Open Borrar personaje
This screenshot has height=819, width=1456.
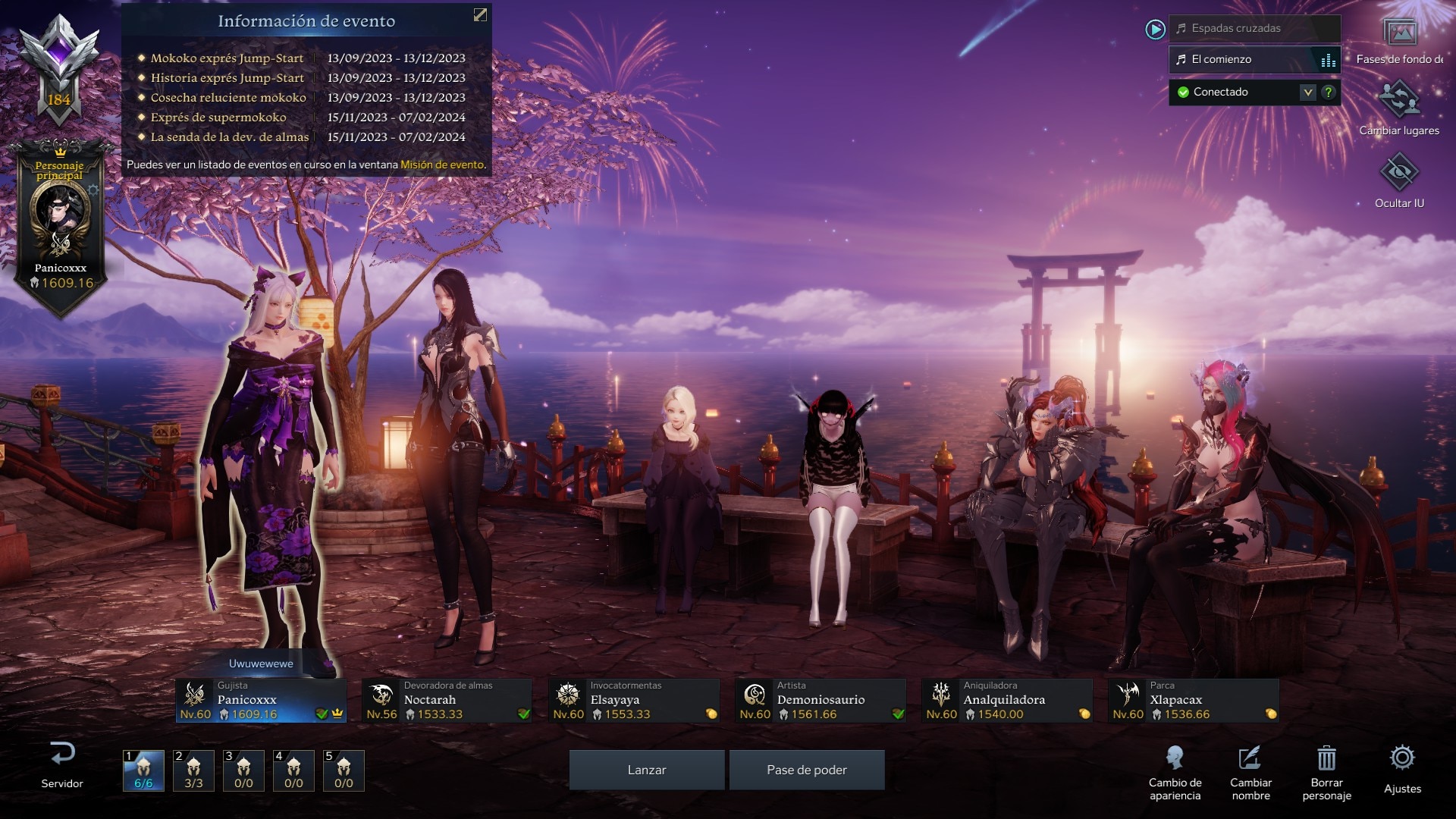(1326, 771)
